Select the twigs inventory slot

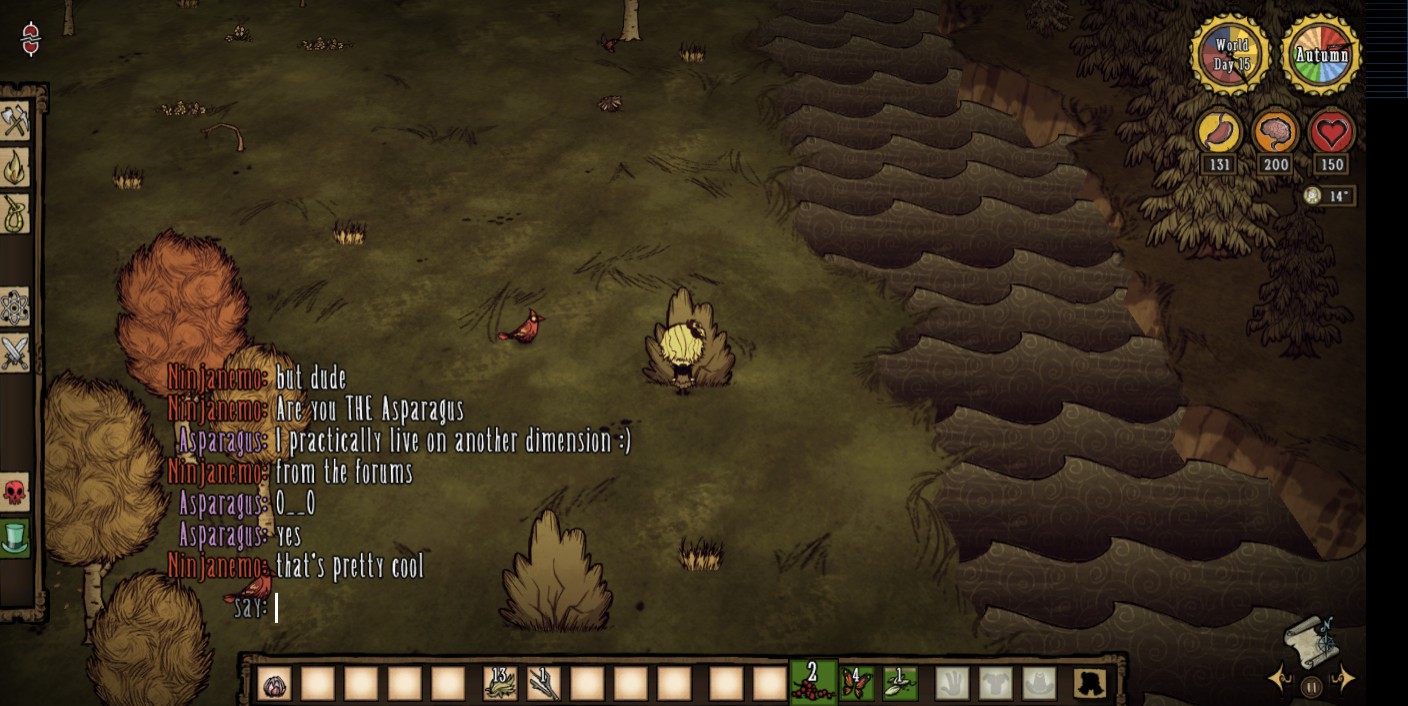click(x=543, y=684)
